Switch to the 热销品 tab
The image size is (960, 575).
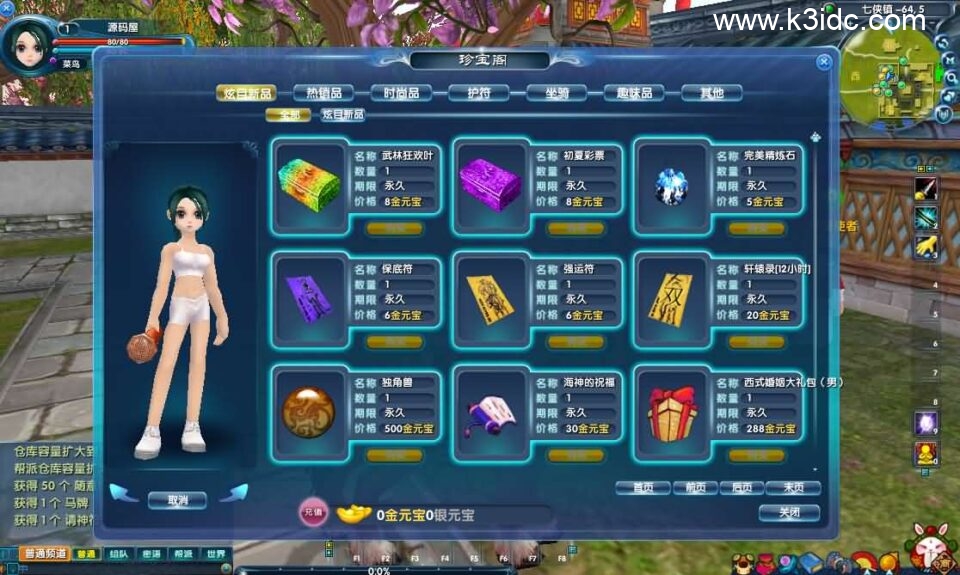[323, 93]
